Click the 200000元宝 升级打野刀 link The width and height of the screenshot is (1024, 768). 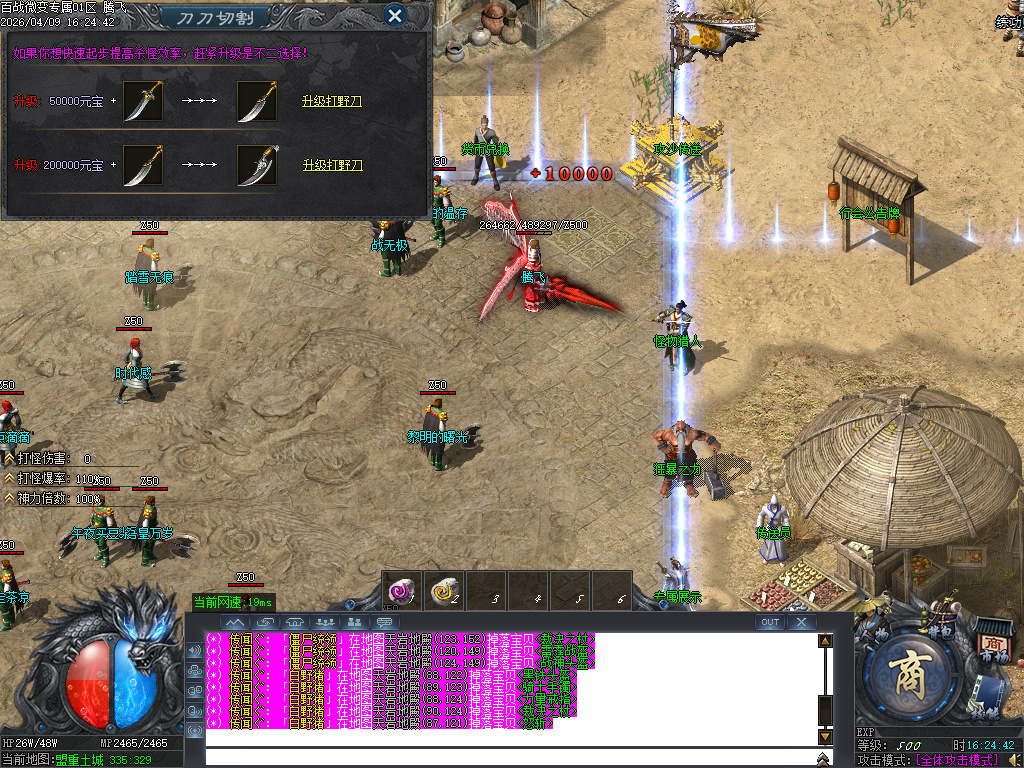pyautogui.click(x=332, y=165)
